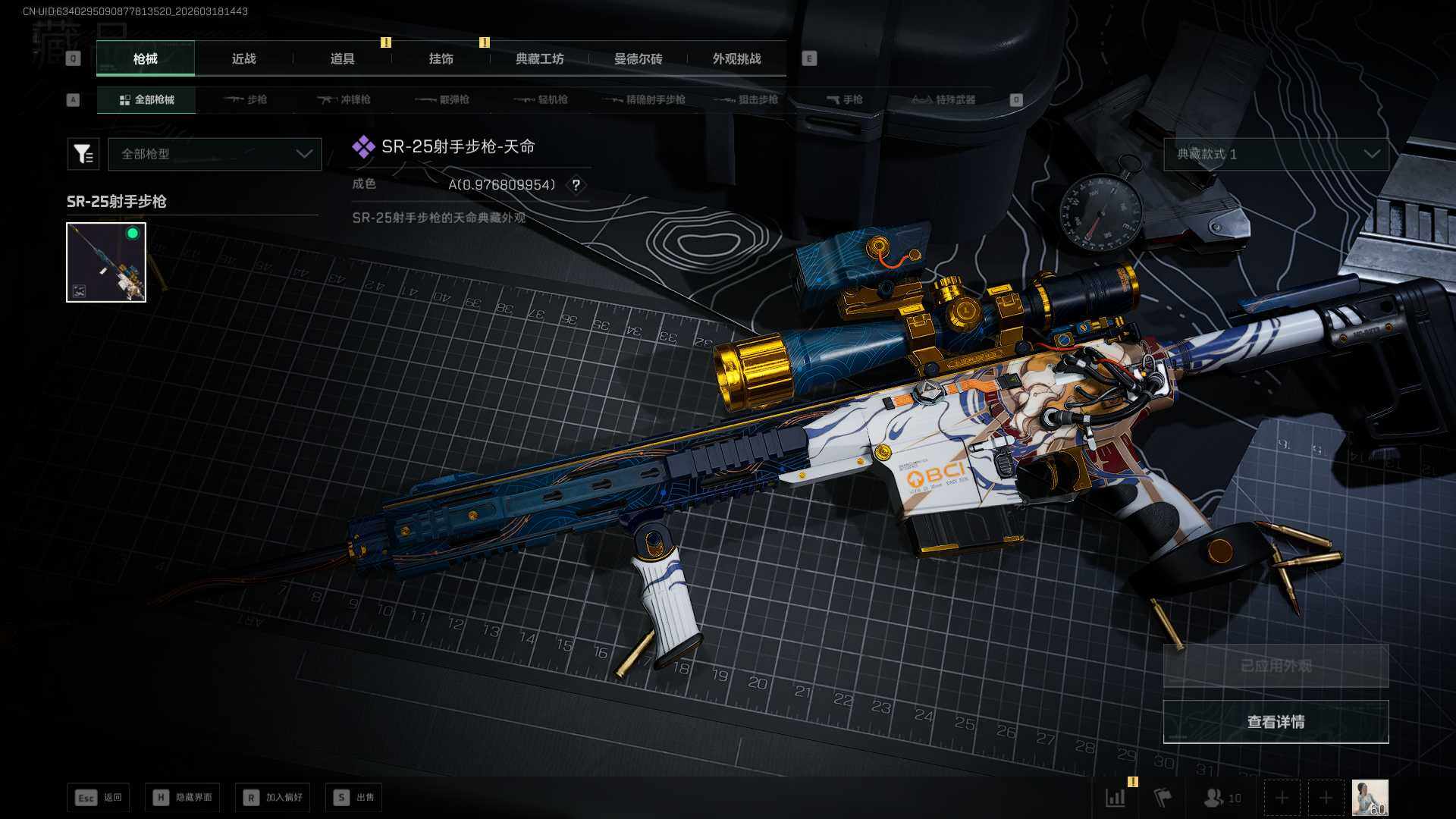Show the 轻机枪 light machine gun category
Image resolution: width=1456 pixels, height=819 pixels.
pyautogui.click(x=541, y=100)
